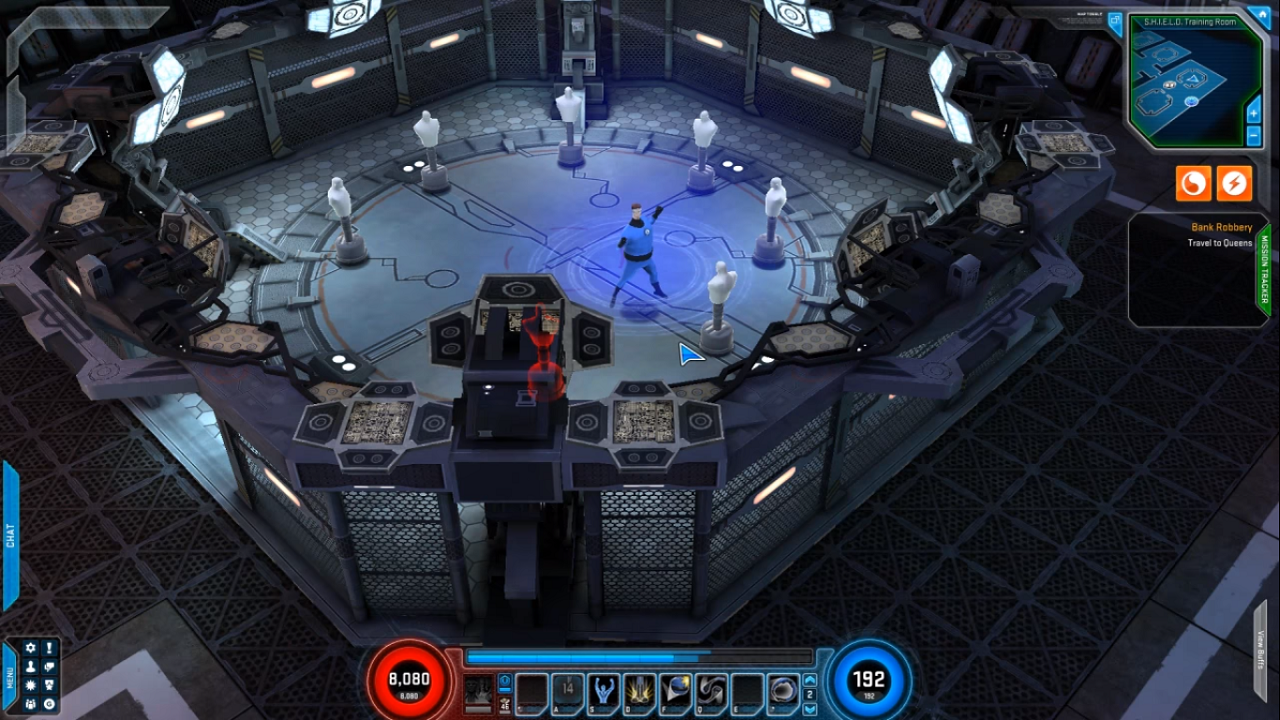Image resolution: width=1280 pixels, height=720 pixels.
Task: Cast the grey swirl ability
Action: 711,689
